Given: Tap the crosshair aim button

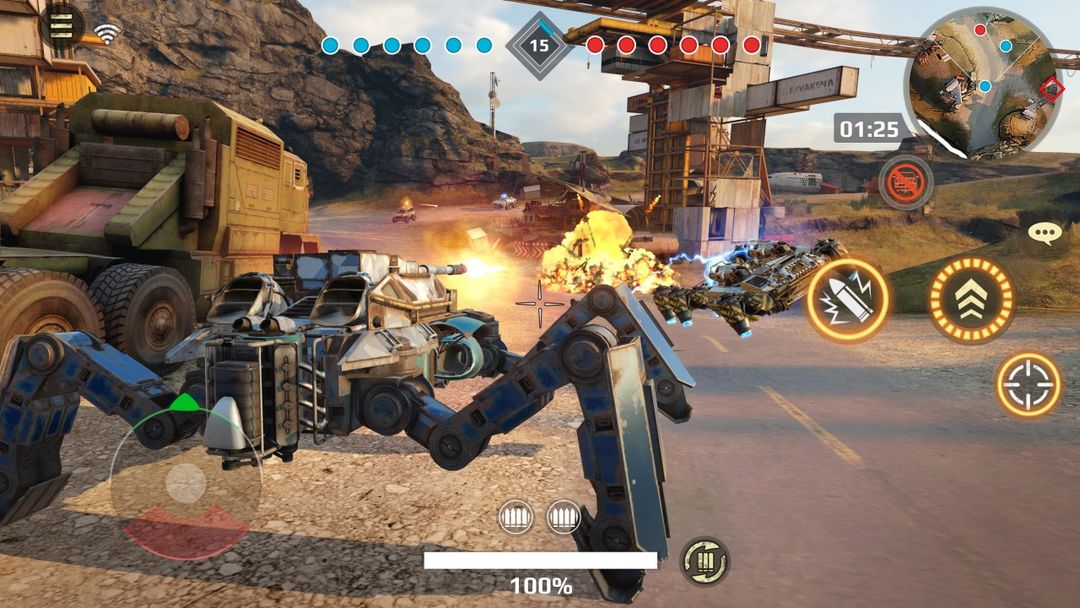Looking at the screenshot, I should 1029,384.
